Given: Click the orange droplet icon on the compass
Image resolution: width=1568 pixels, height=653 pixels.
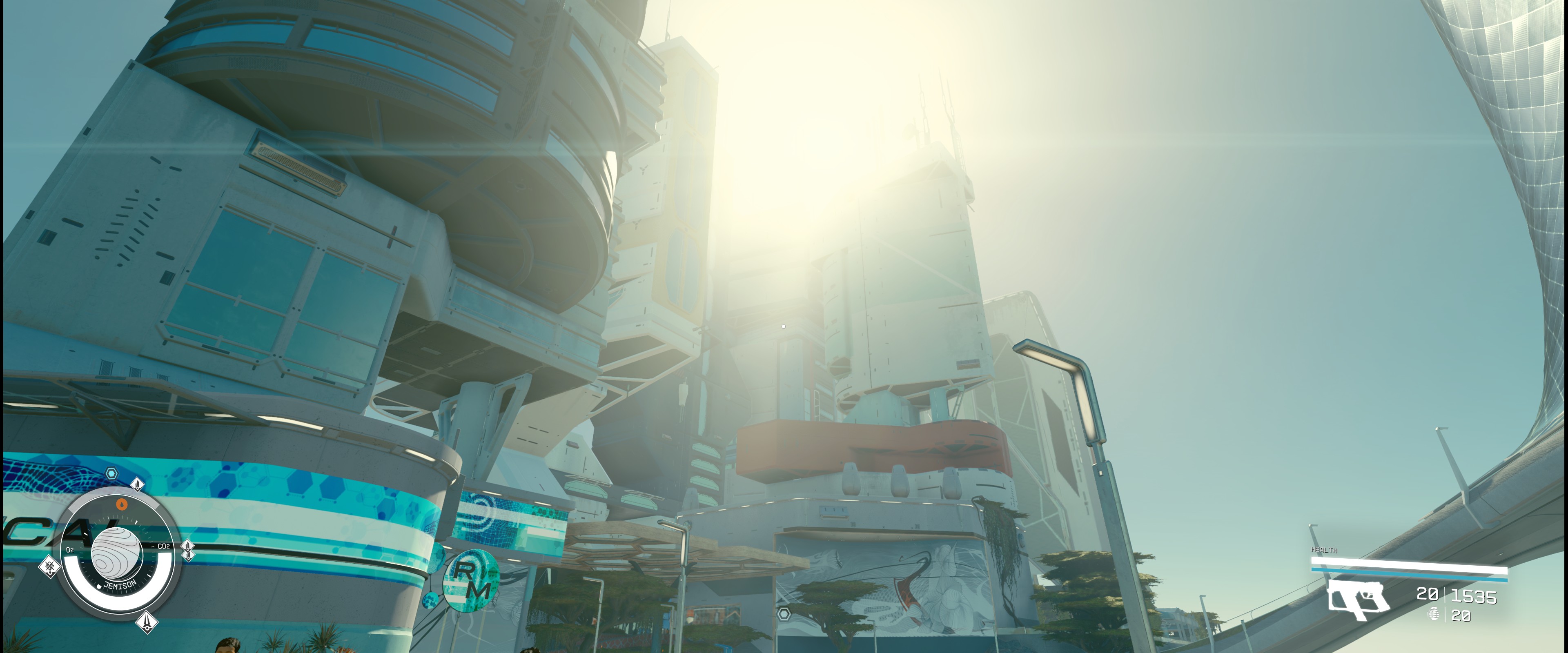Looking at the screenshot, I should point(122,503).
